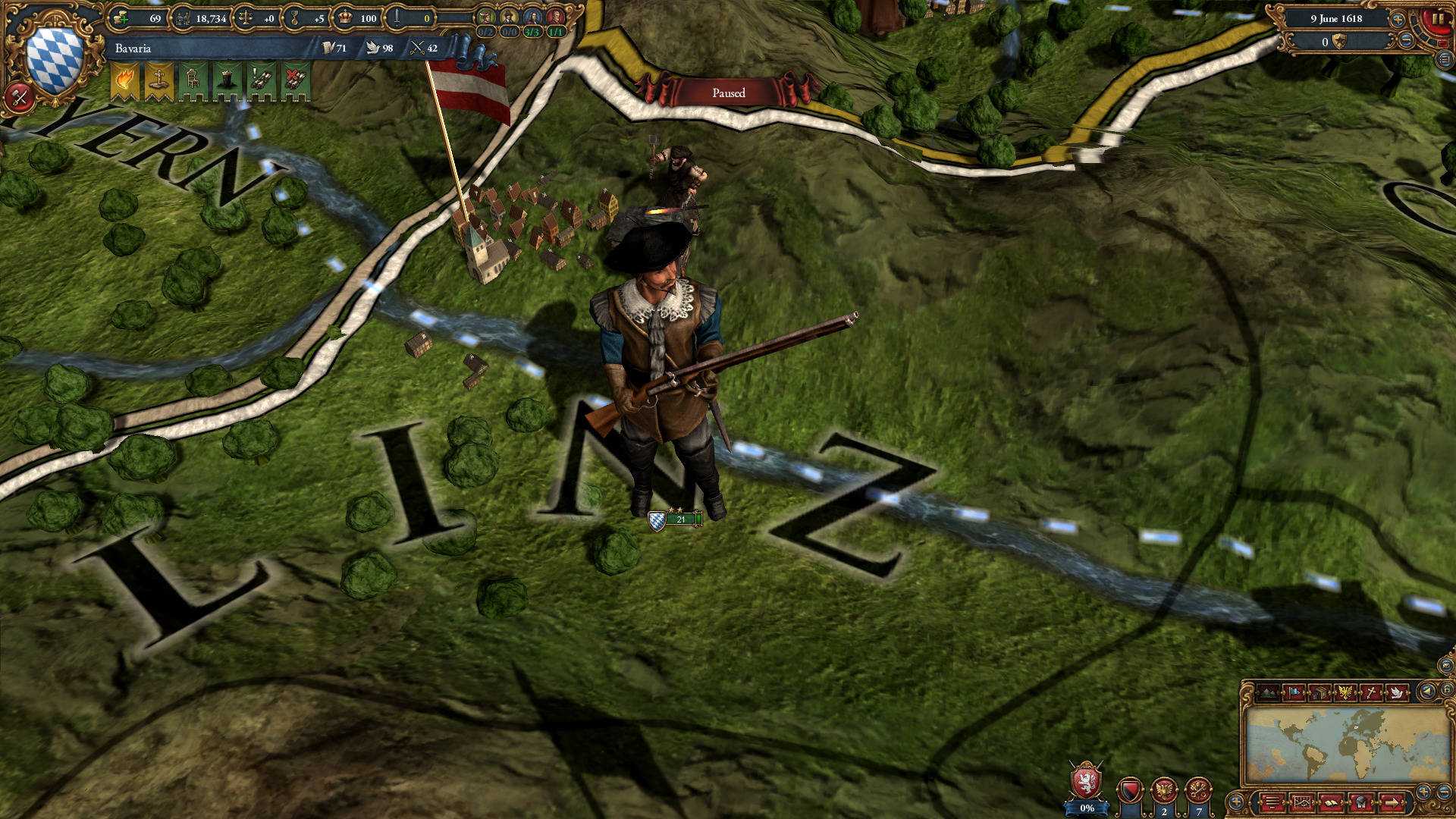This screenshot has height=819, width=1456.
Task: Open the ledger from the minimap toolbar
Action: (x=1332, y=804)
